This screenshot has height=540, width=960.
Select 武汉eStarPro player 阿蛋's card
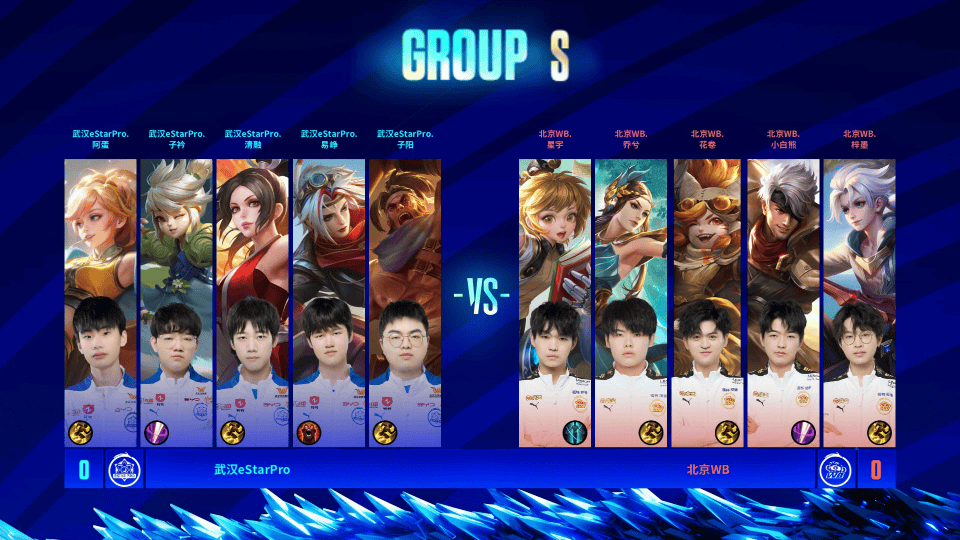(x=100, y=300)
